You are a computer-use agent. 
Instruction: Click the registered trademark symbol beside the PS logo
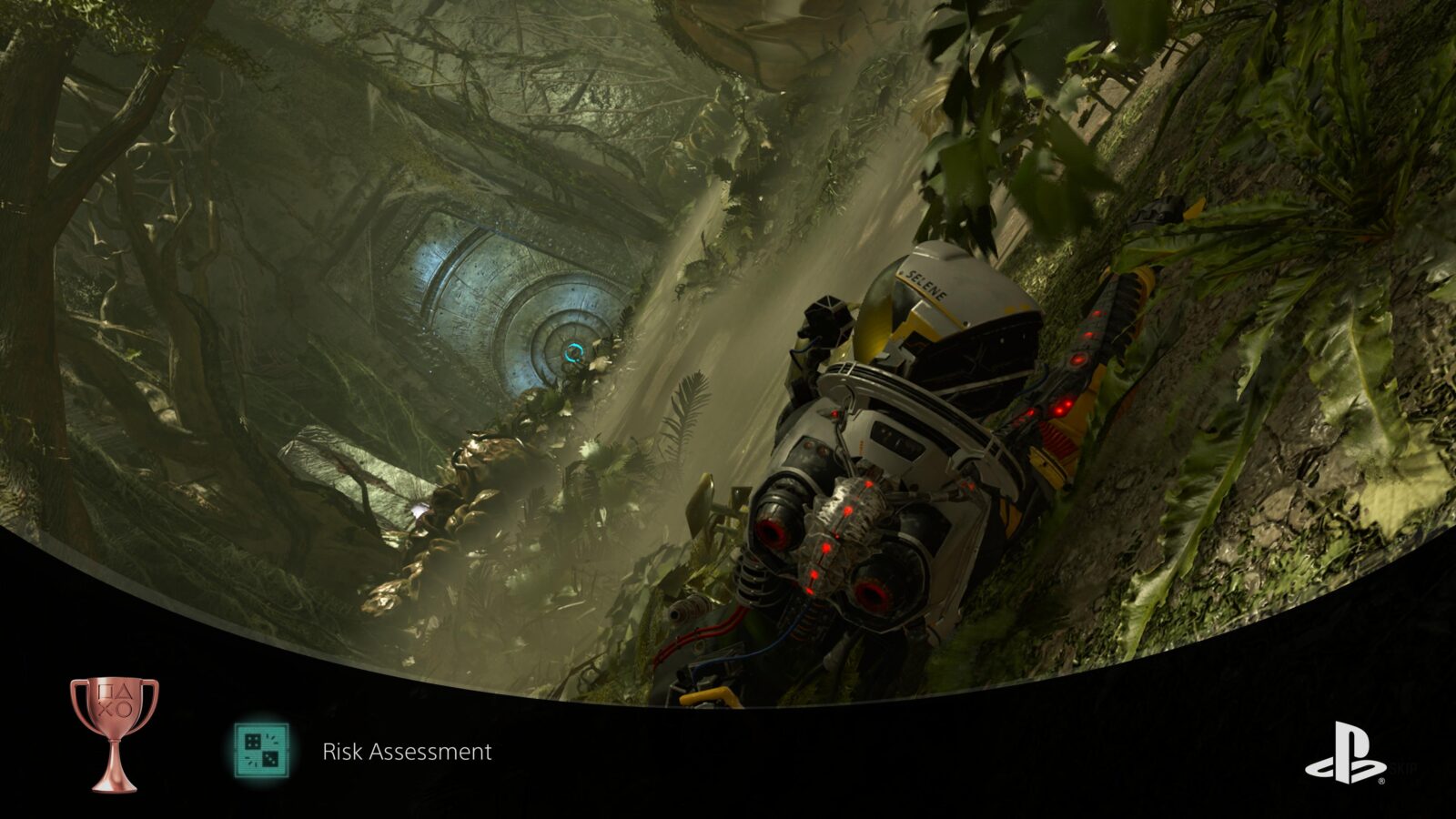click(1381, 780)
